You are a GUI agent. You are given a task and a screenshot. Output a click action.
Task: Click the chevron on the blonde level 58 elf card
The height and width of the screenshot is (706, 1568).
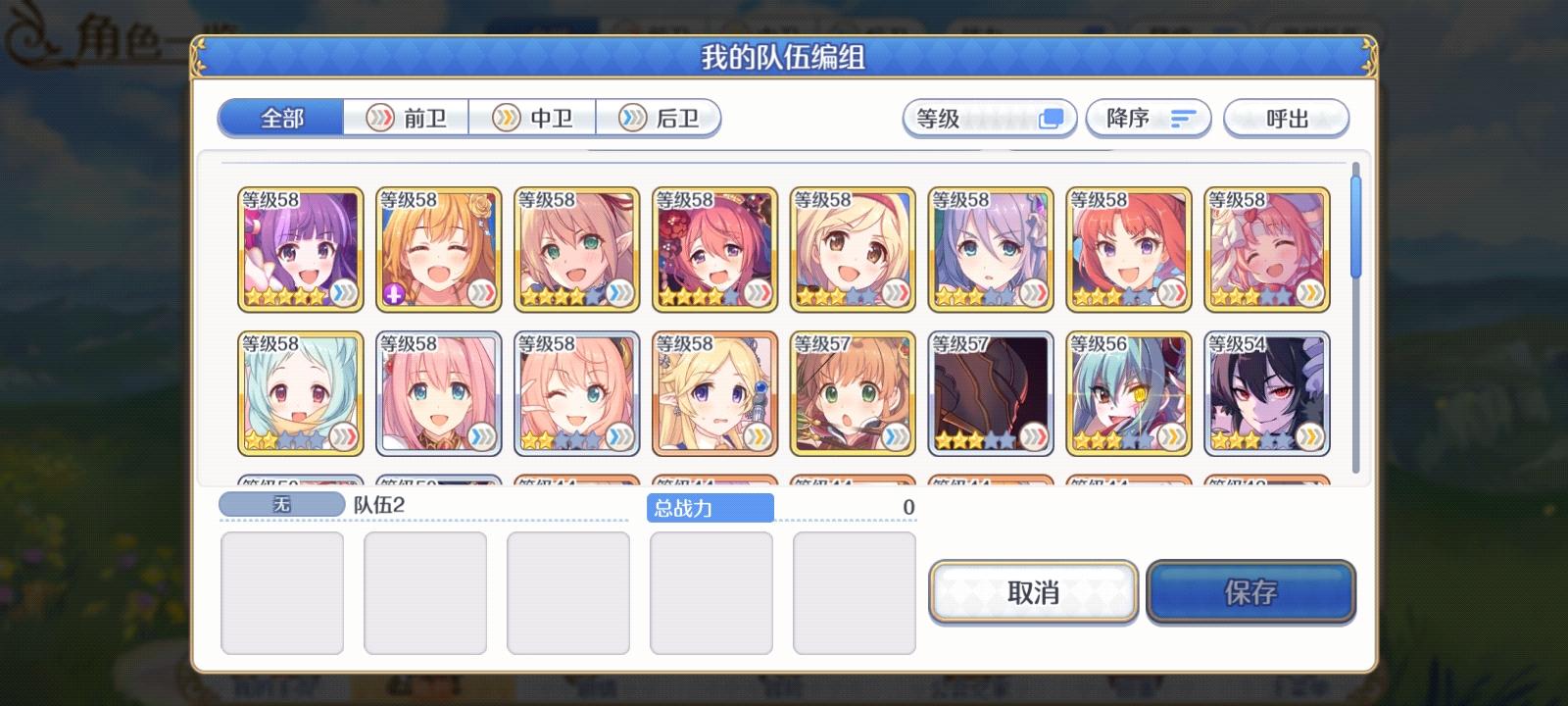[x=759, y=435]
